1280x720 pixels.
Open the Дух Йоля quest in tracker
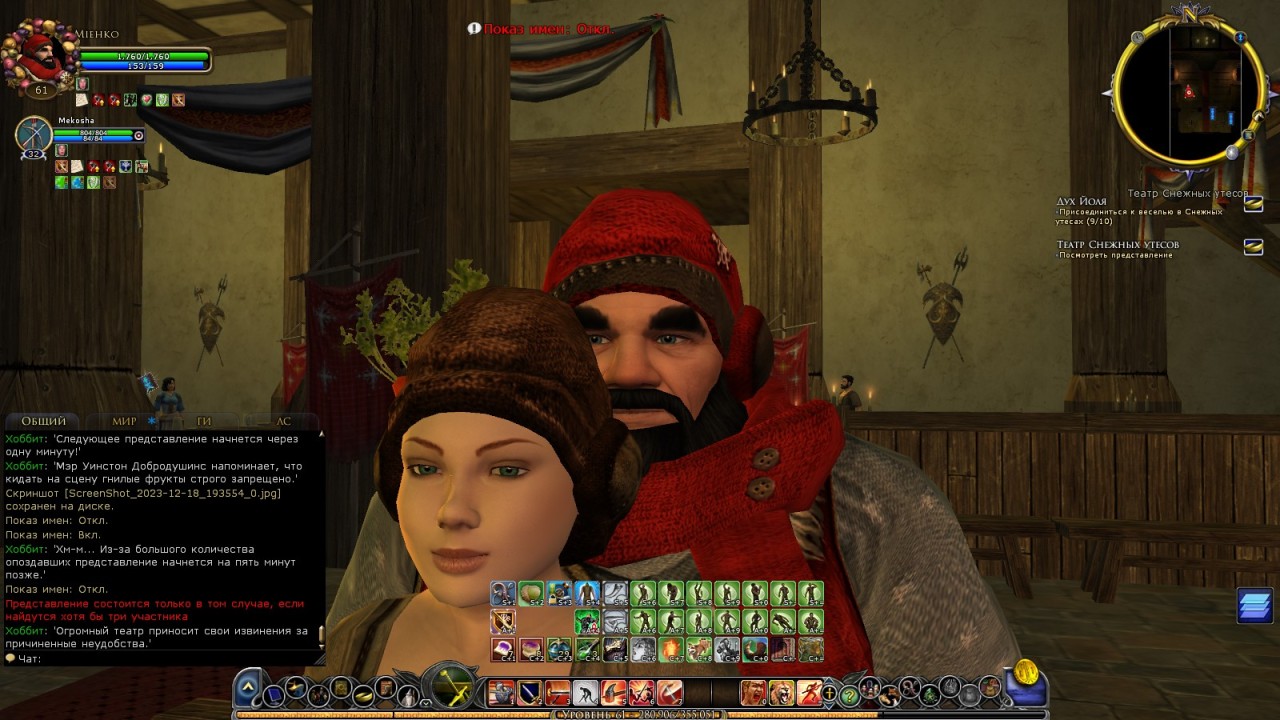click(1082, 202)
